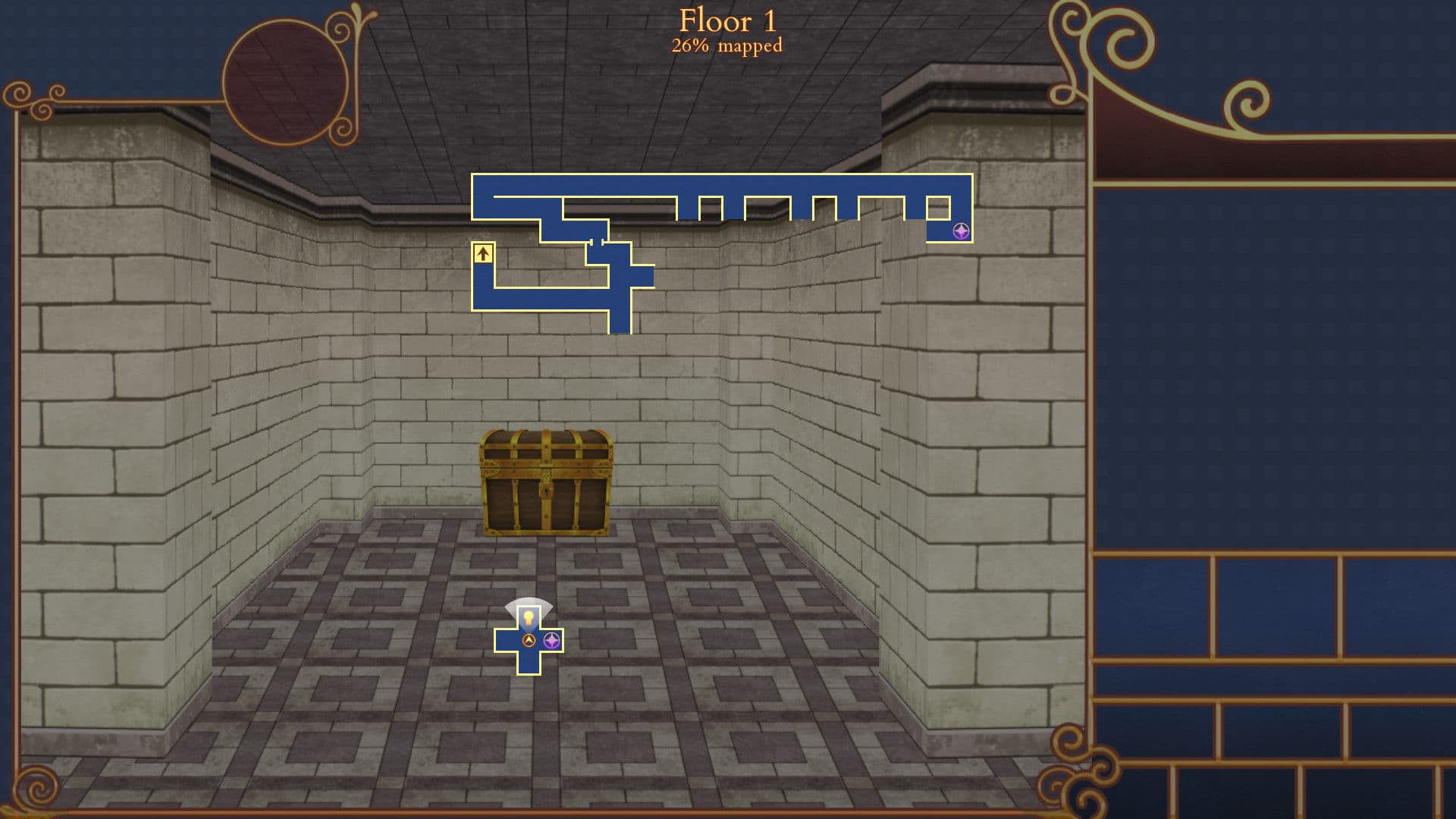This screenshot has height=819, width=1456.
Task: Click the 26% mapped progress label
Action: pyautogui.click(x=726, y=47)
